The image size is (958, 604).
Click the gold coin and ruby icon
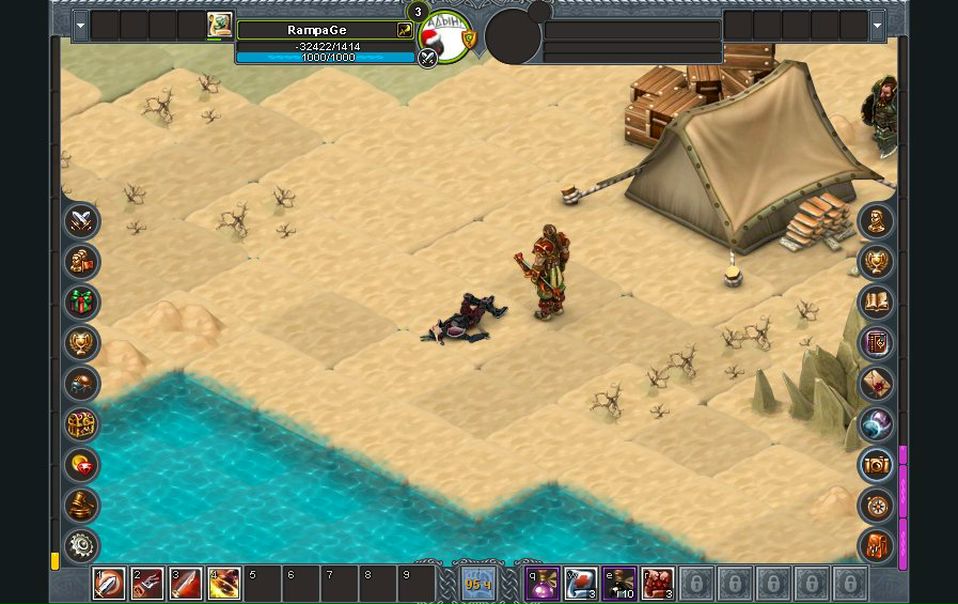point(82,465)
